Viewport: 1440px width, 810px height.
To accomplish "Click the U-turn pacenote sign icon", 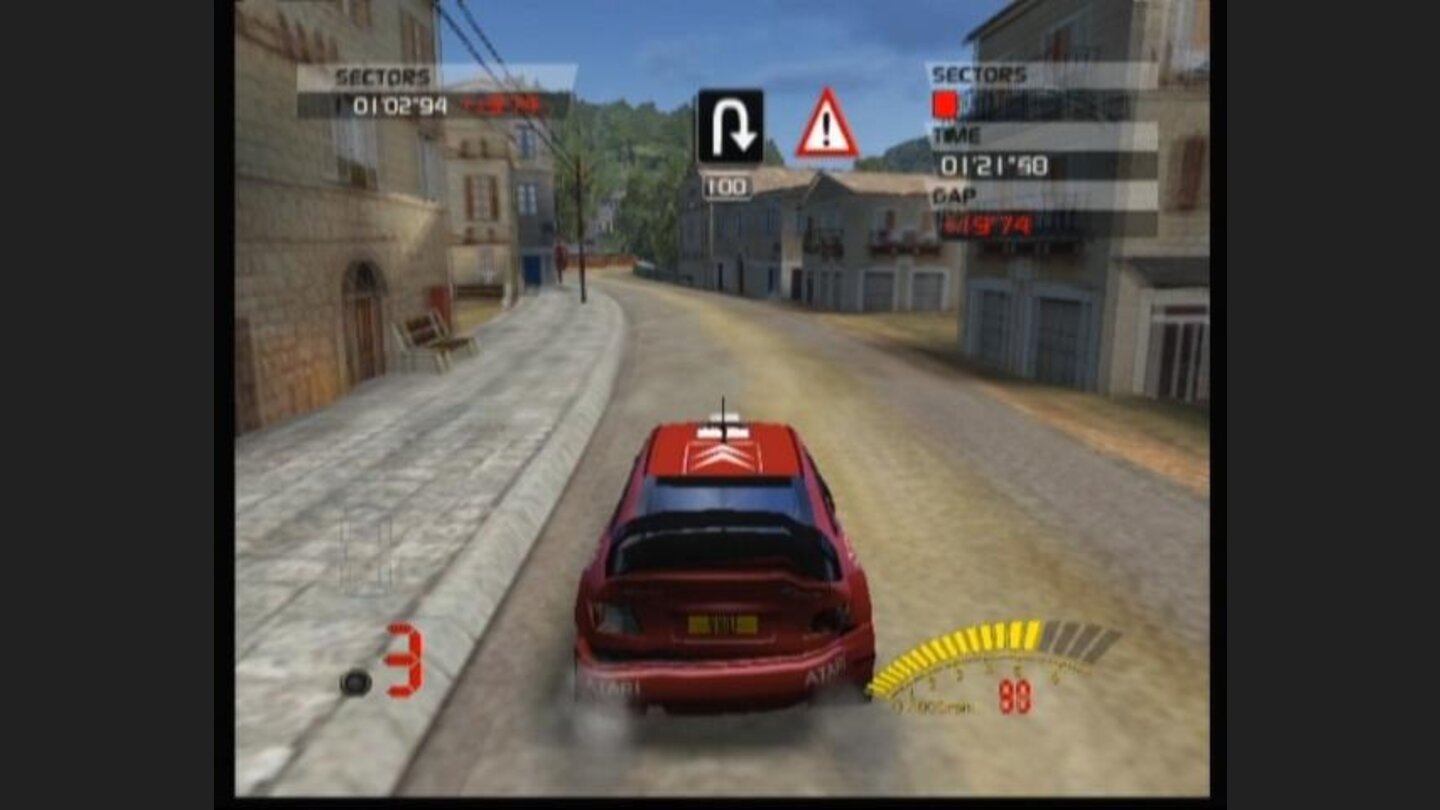I will (731, 125).
